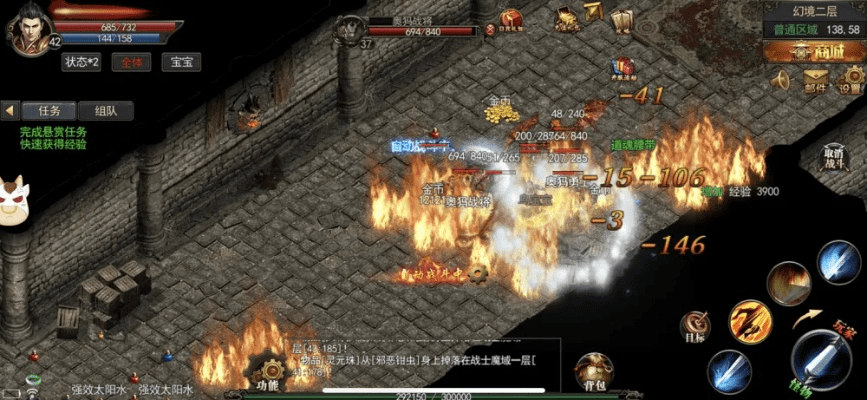Collapse the quest panel with the left arrow
The height and width of the screenshot is (400, 867).
[x=10, y=110]
